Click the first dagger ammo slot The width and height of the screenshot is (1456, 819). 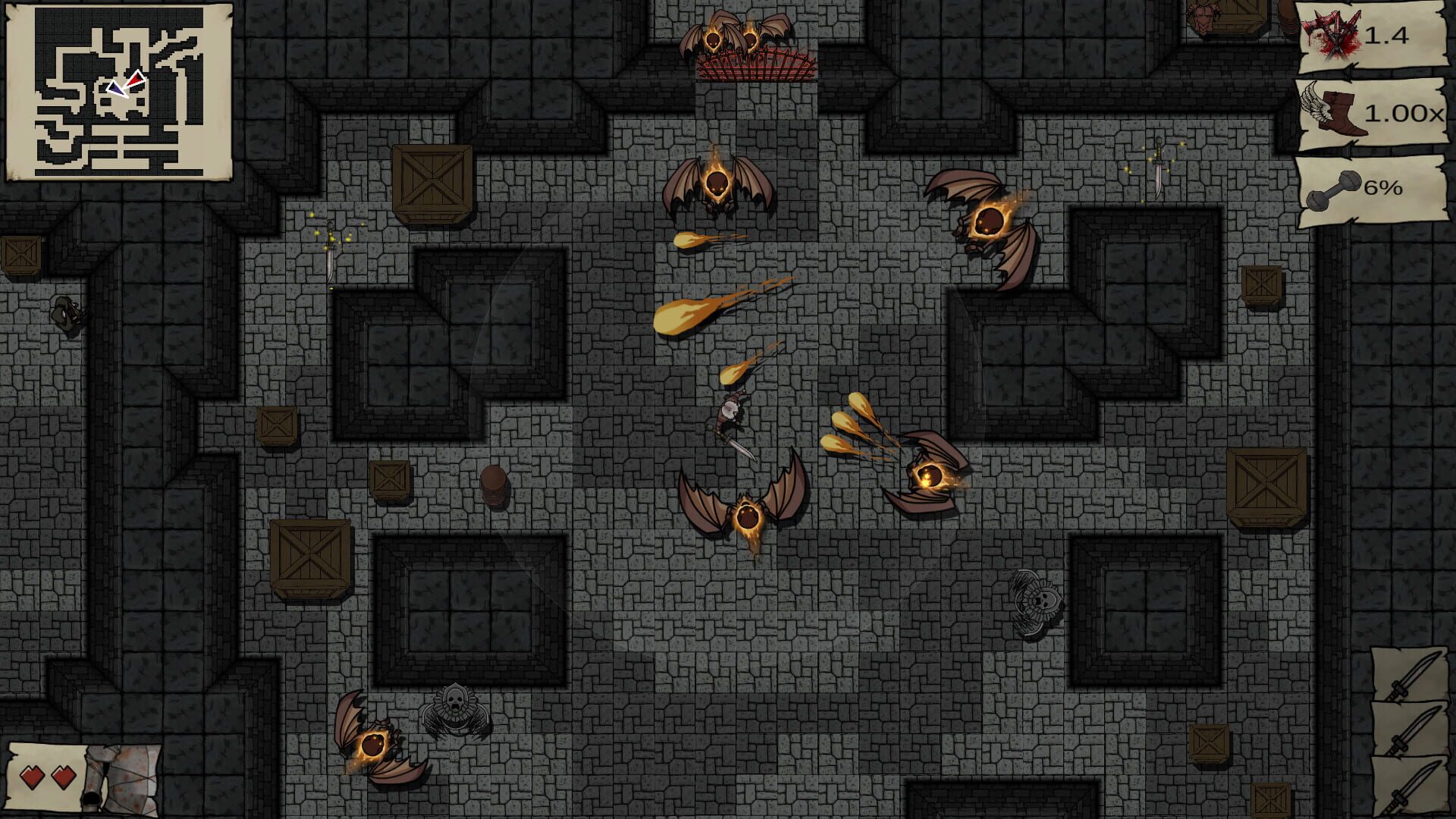click(x=1409, y=675)
